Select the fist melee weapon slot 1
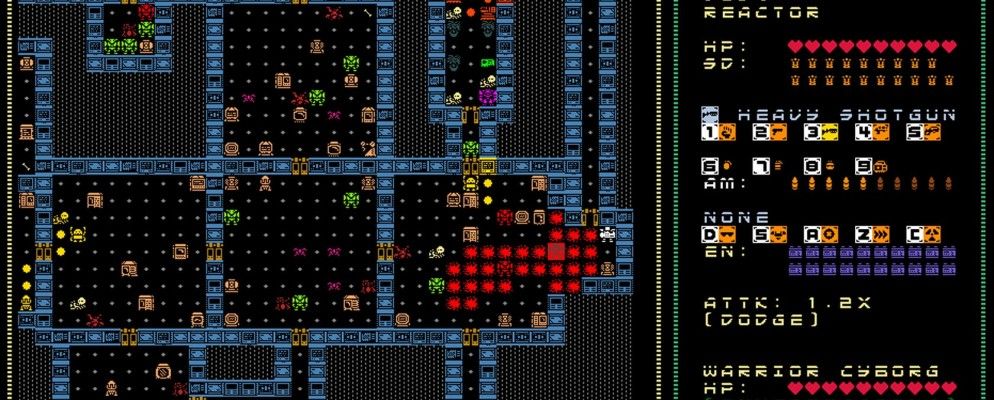994x400 pixels. click(x=727, y=132)
